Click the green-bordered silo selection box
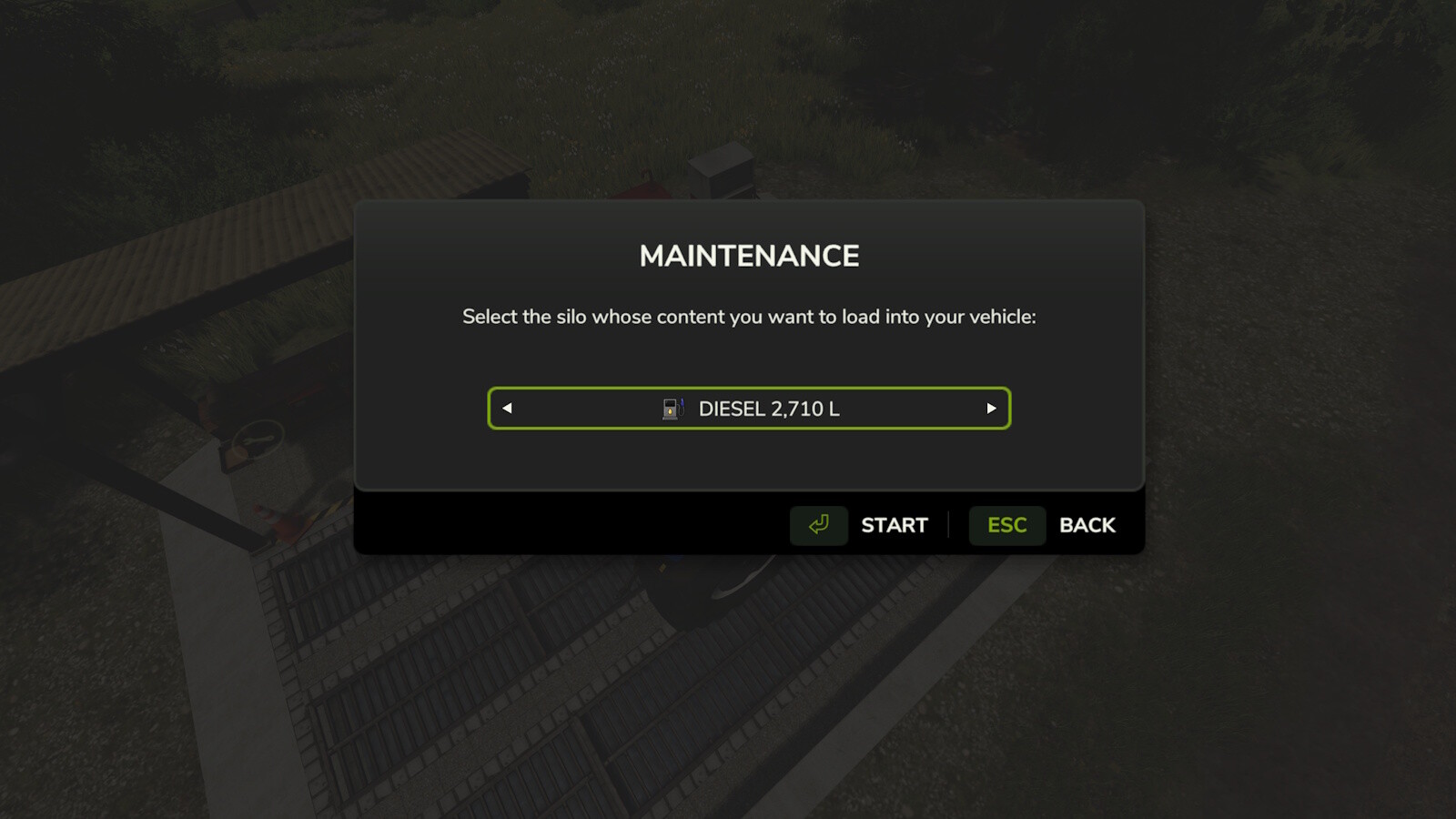 tap(749, 409)
